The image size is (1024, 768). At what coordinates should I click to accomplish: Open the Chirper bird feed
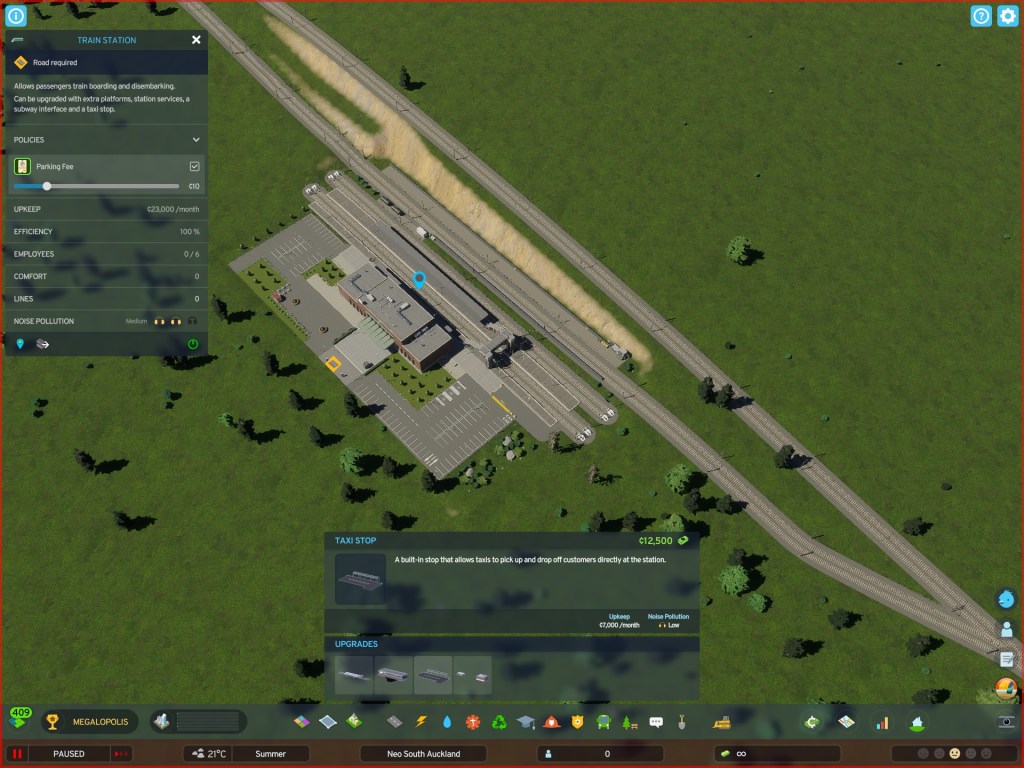pyautogui.click(x=1006, y=598)
